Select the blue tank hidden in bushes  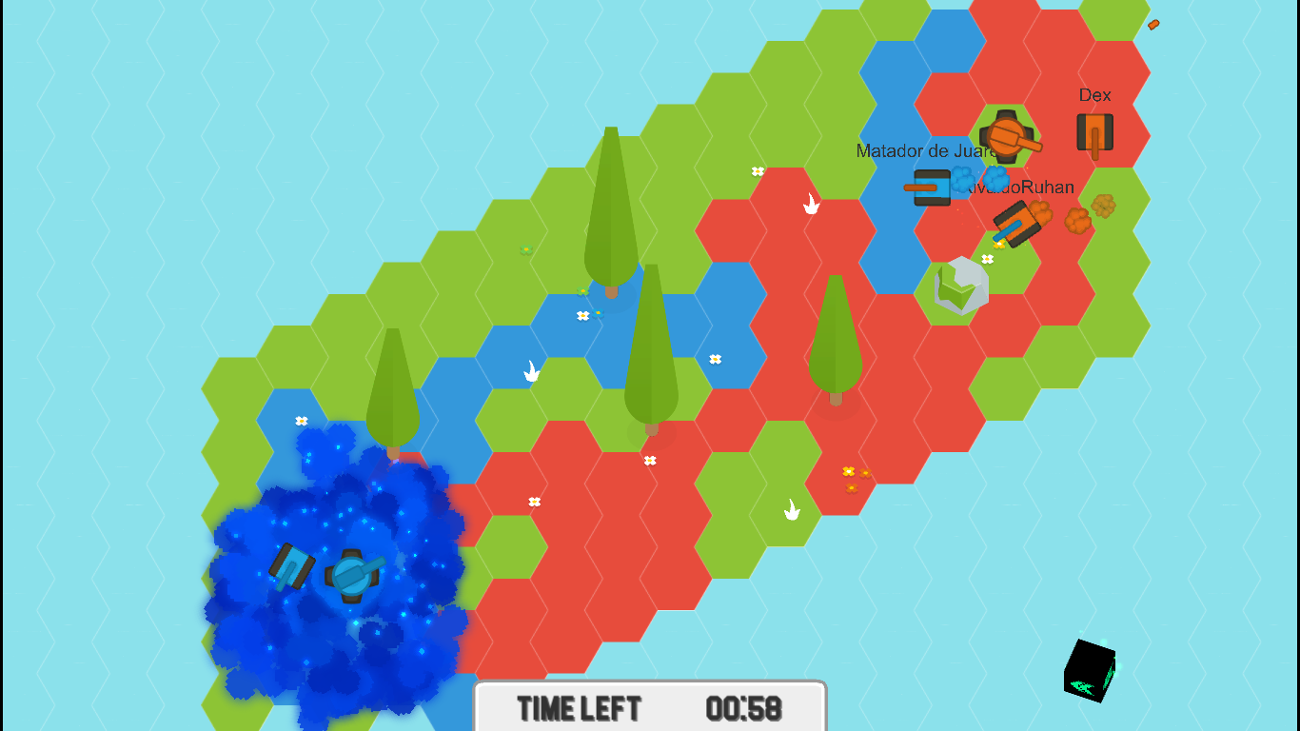click(x=352, y=575)
